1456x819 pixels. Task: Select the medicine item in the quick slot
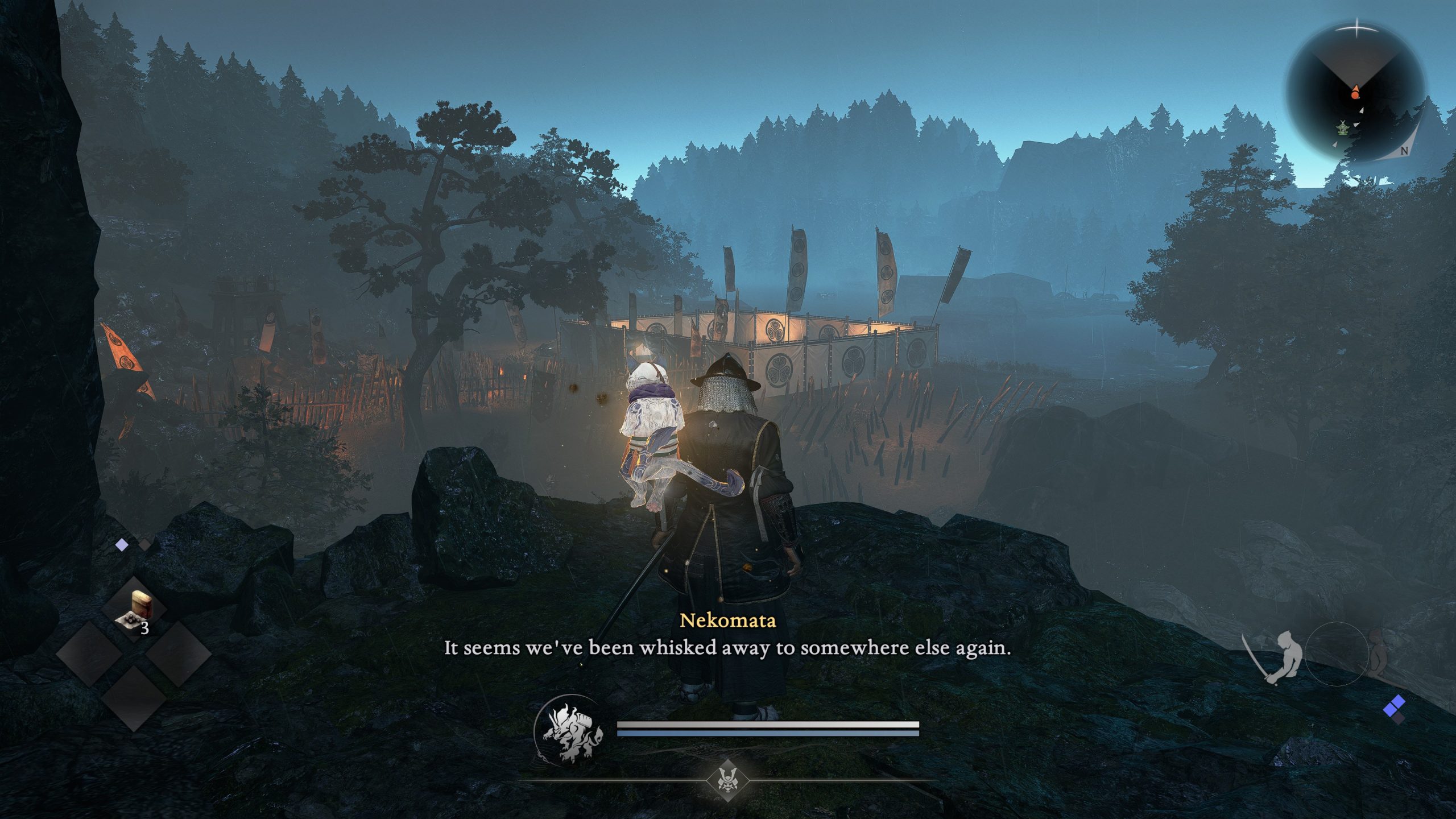(134, 607)
